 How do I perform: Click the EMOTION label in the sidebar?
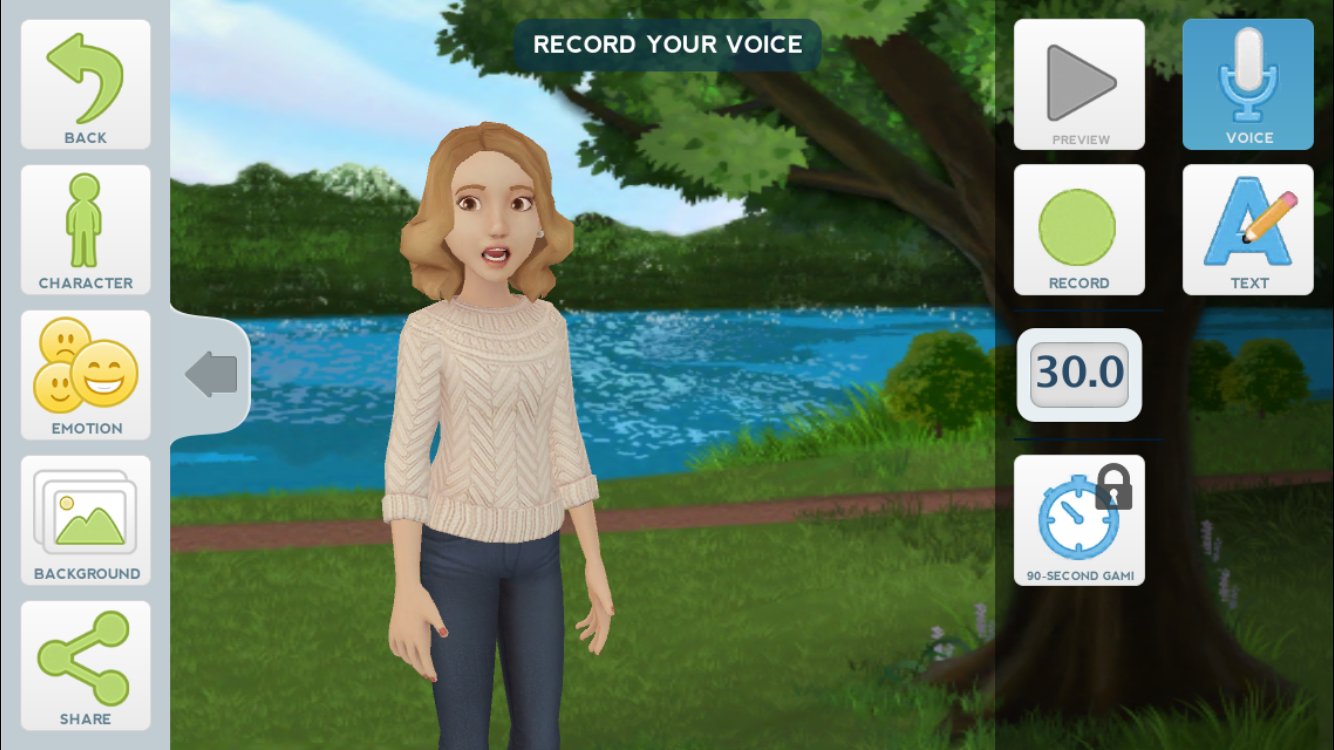click(86, 428)
